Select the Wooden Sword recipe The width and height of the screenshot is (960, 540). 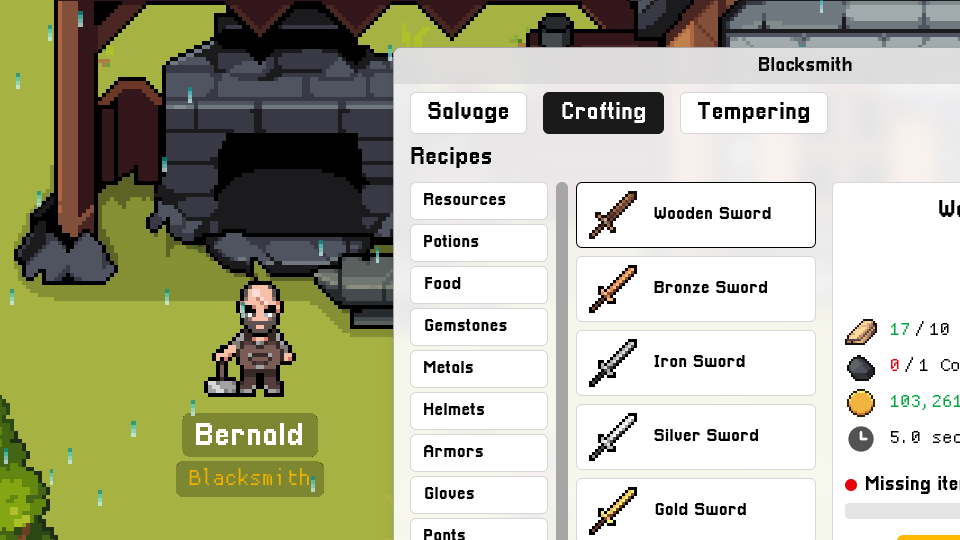tap(695, 214)
